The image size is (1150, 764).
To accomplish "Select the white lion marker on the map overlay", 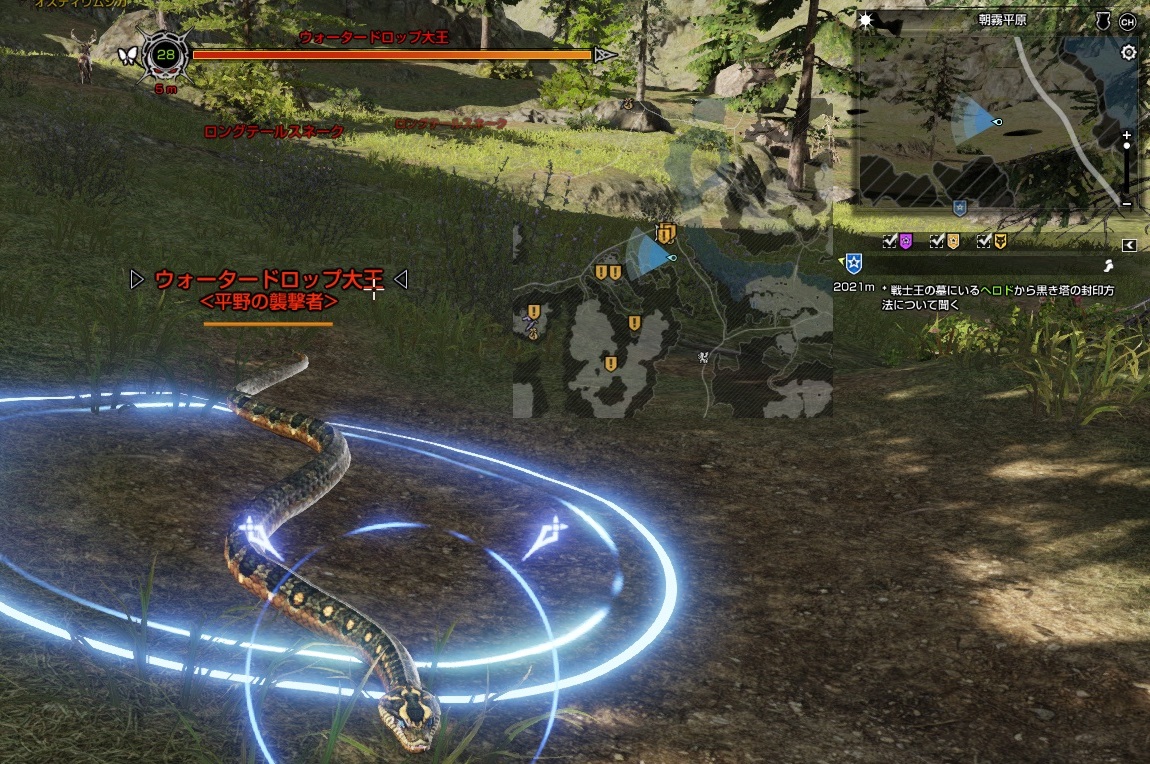I will coord(706,356).
